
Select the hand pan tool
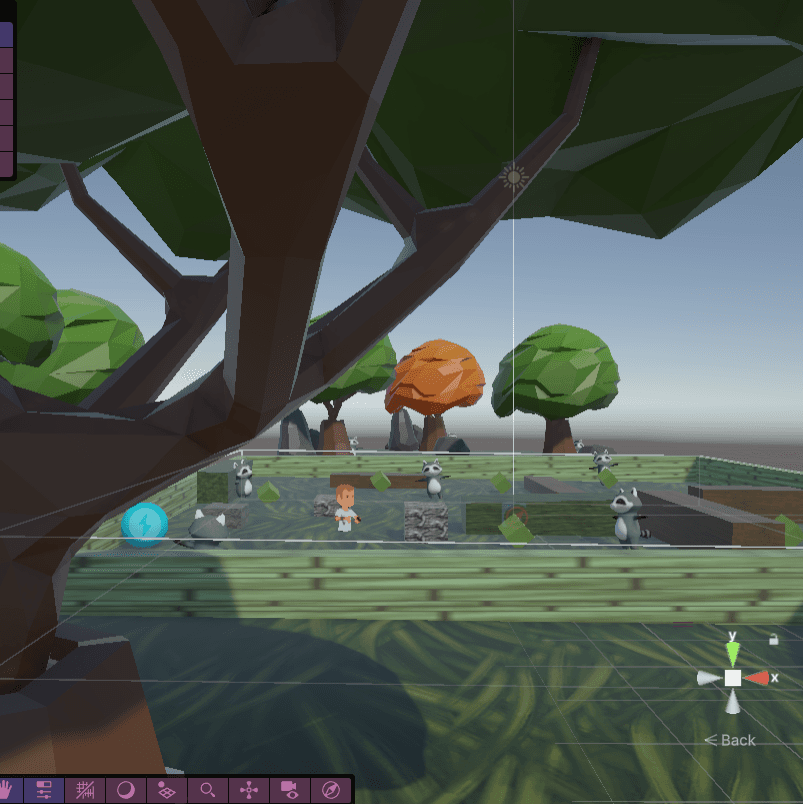(8, 789)
